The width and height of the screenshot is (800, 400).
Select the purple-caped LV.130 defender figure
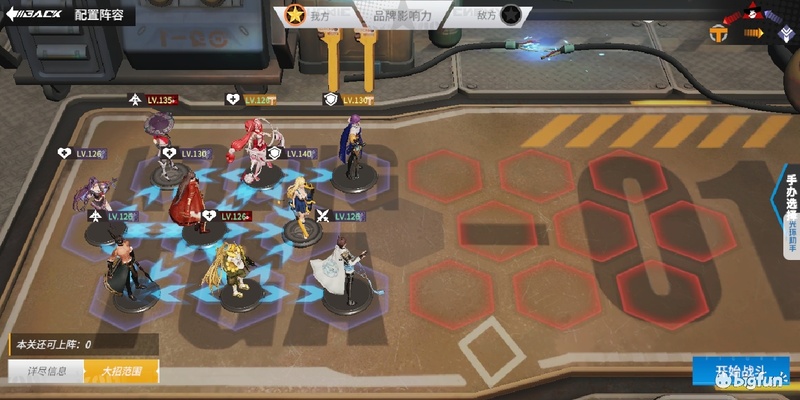click(x=352, y=150)
